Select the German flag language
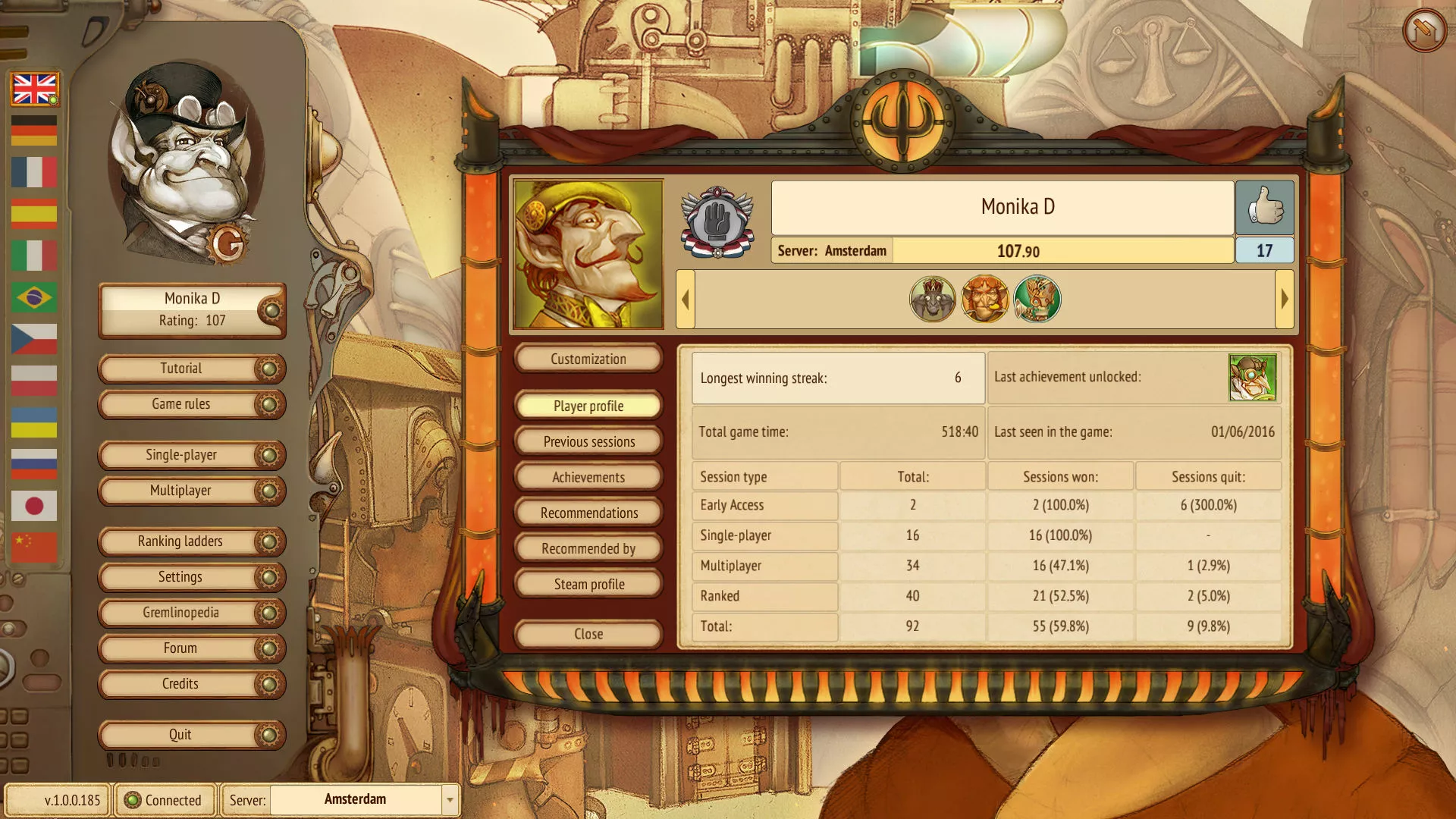This screenshot has width=1456, height=819. click(34, 130)
